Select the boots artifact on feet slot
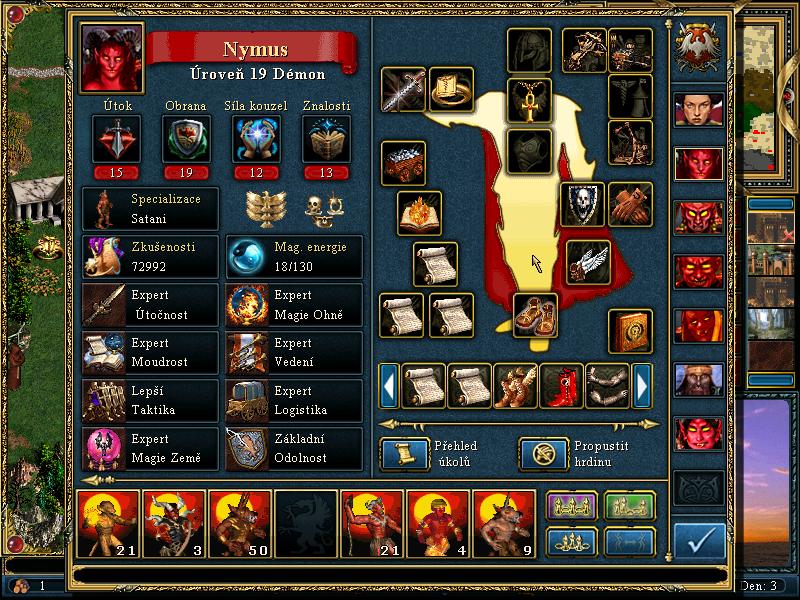The height and width of the screenshot is (600, 800). pos(536,316)
